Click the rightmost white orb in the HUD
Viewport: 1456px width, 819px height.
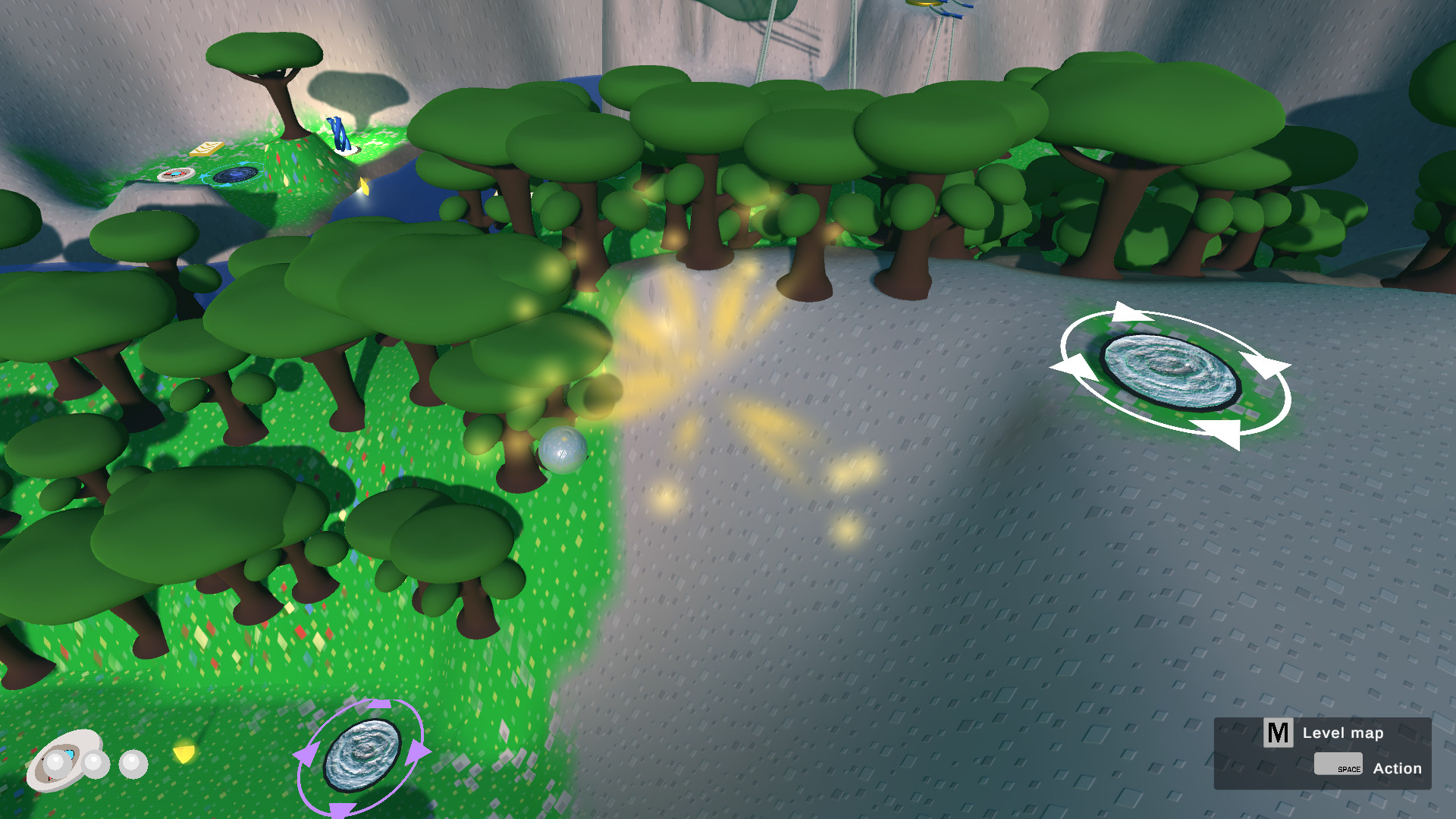pyautogui.click(x=133, y=764)
